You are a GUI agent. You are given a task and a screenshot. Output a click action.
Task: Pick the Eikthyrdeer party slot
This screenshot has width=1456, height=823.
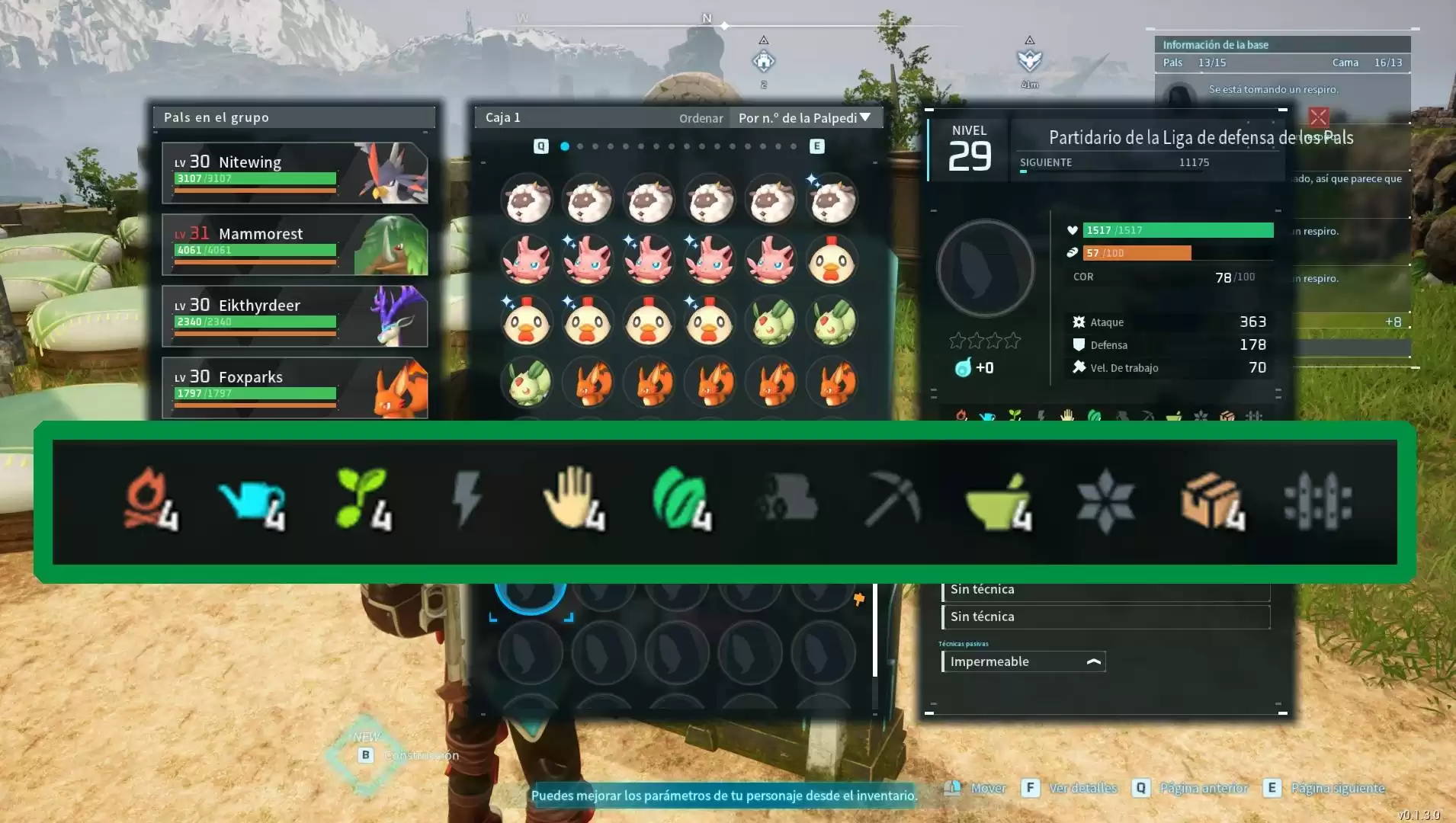(x=294, y=316)
